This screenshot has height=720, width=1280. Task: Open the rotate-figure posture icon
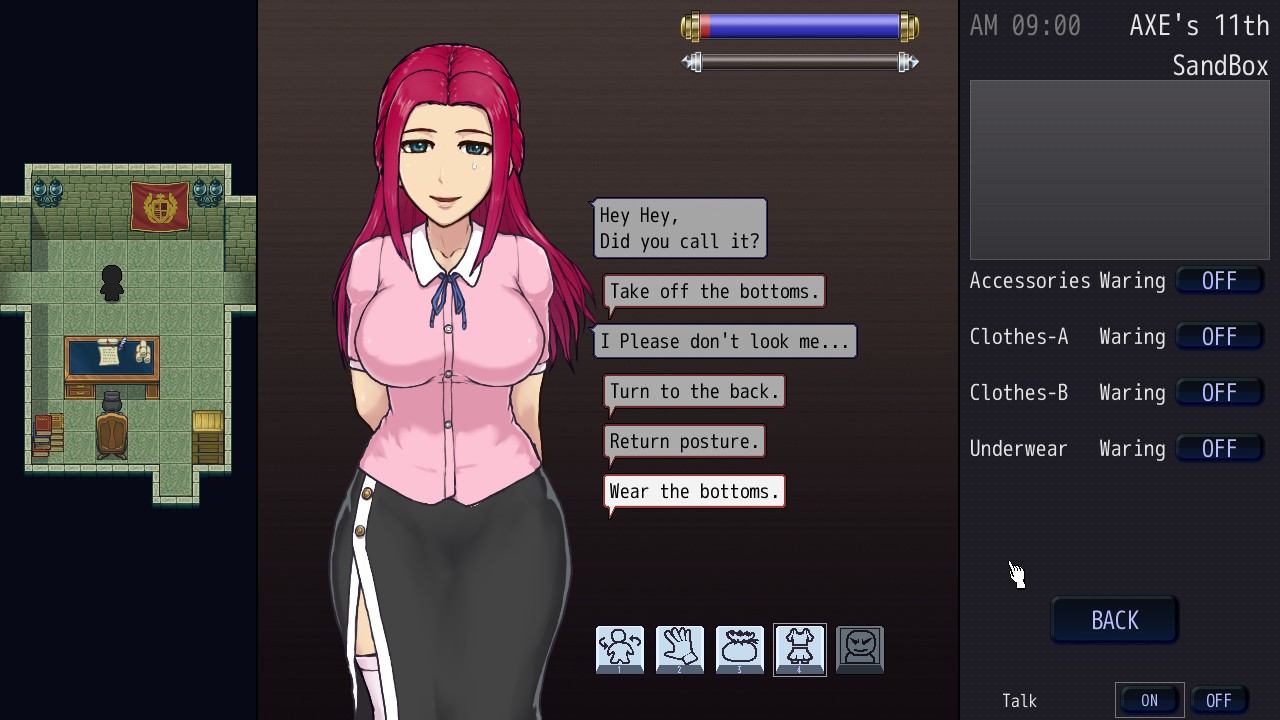click(x=620, y=650)
